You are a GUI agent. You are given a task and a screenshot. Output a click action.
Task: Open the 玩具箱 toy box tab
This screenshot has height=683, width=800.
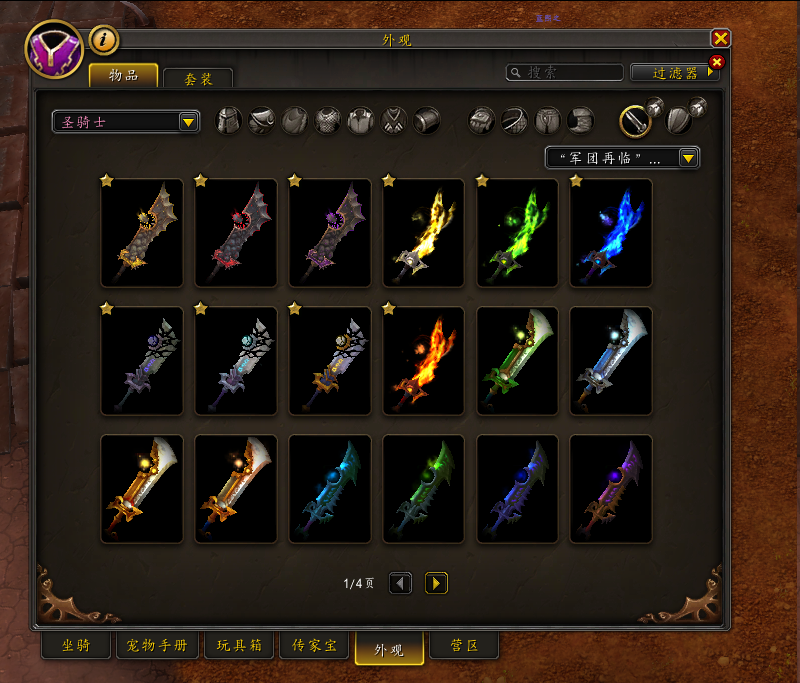click(x=239, y=646)
